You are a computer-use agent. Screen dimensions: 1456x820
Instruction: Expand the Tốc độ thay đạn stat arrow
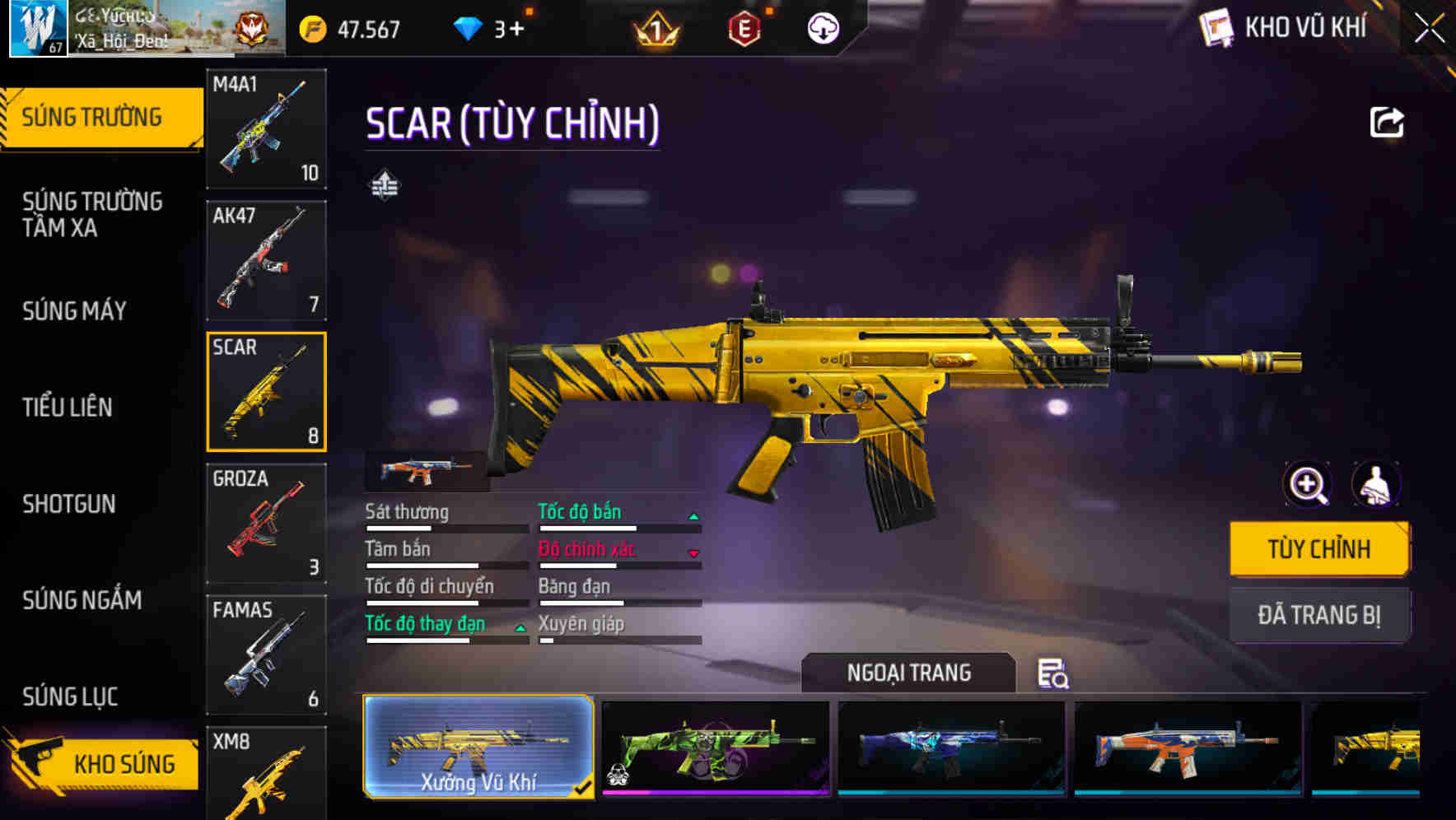click(520, 628)
